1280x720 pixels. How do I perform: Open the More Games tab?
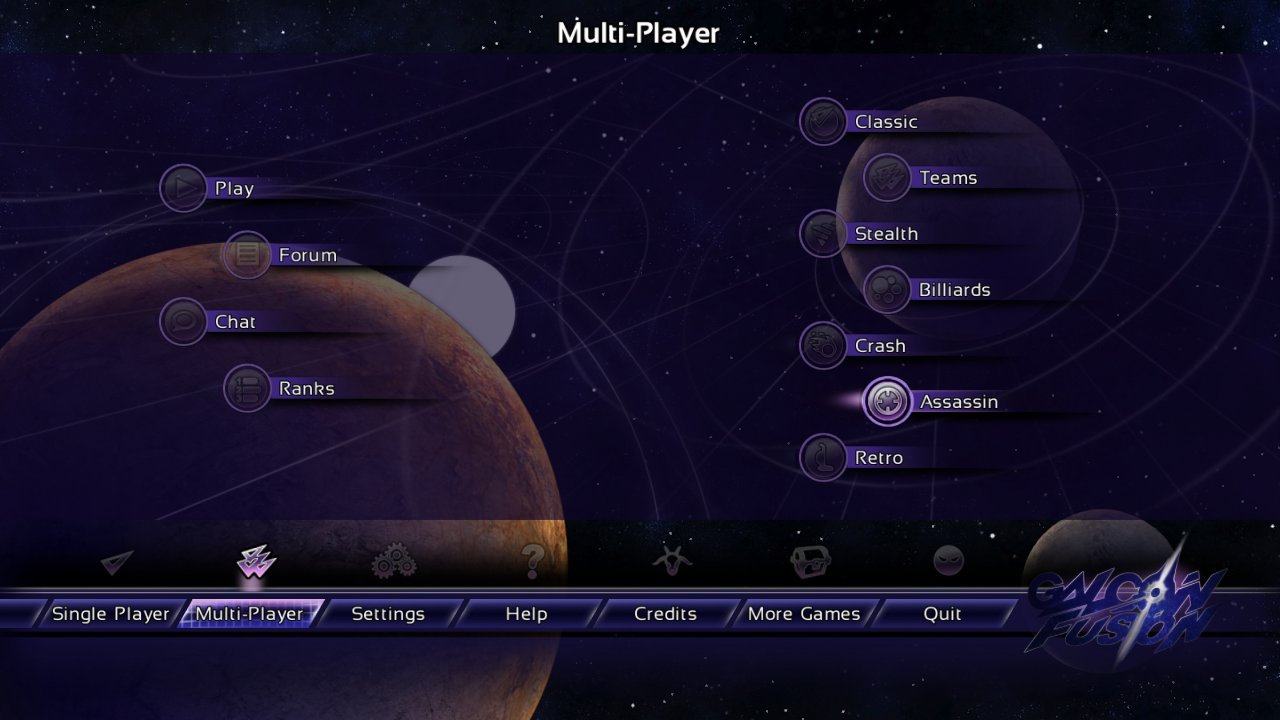[804, 614]
